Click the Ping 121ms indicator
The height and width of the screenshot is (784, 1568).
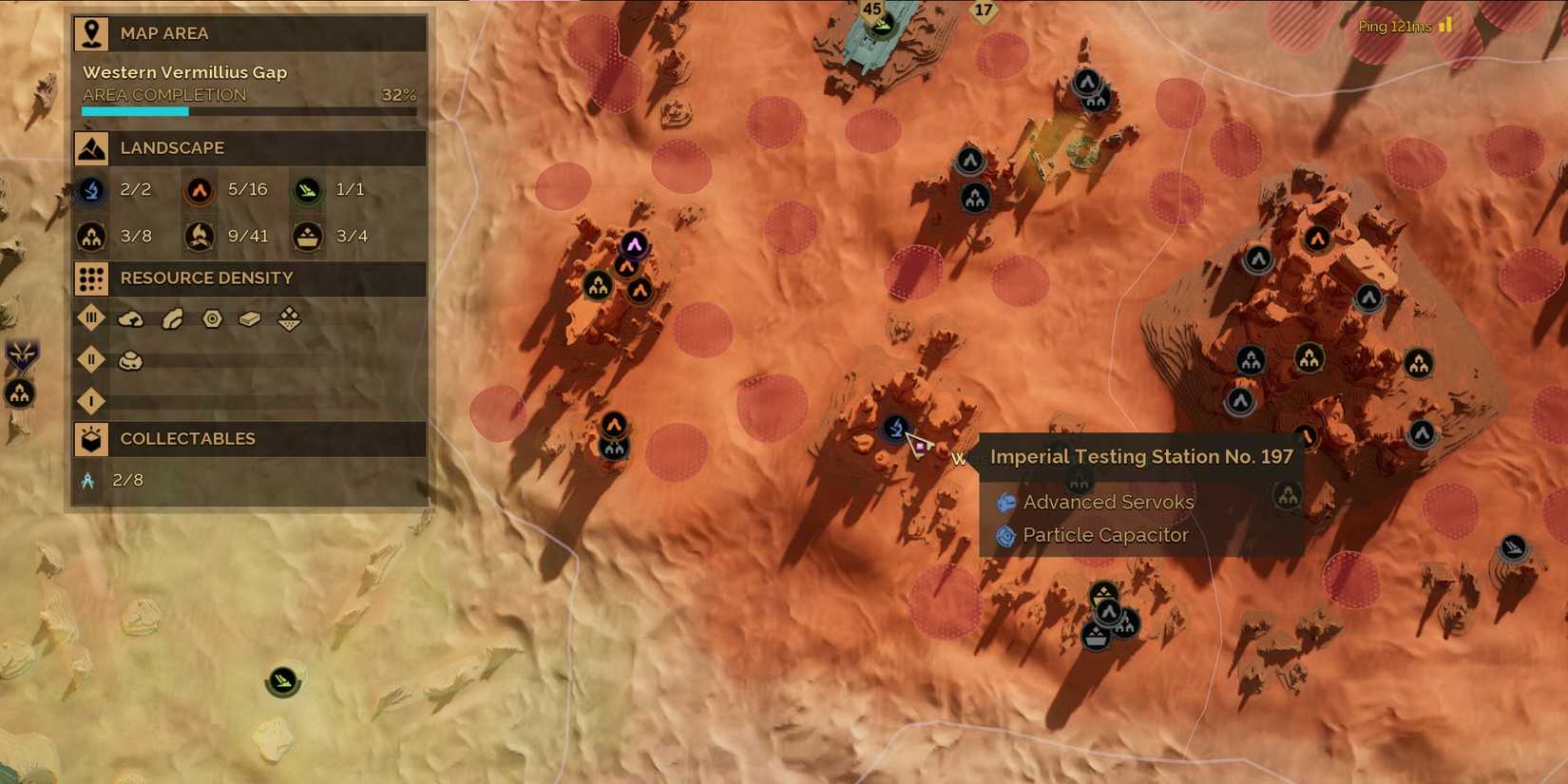(1393, 27)
